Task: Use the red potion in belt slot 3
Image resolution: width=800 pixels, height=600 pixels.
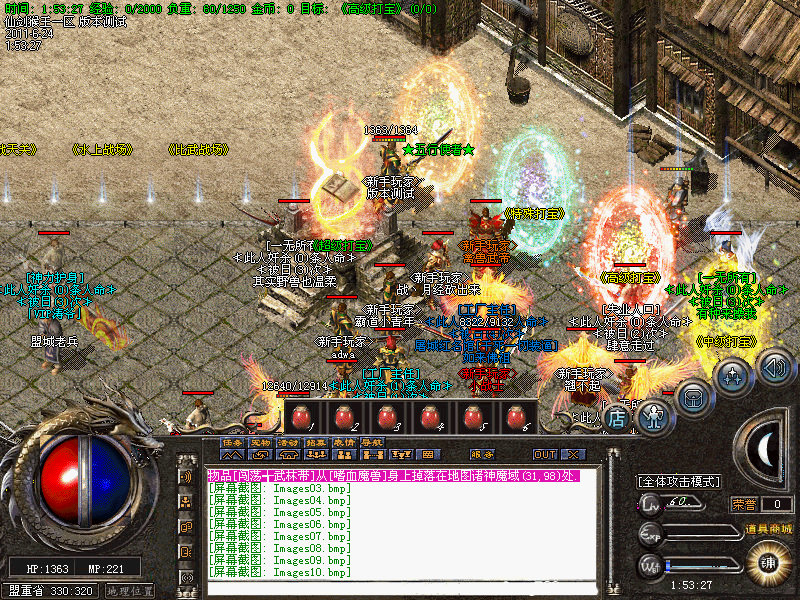Action: 389,416
